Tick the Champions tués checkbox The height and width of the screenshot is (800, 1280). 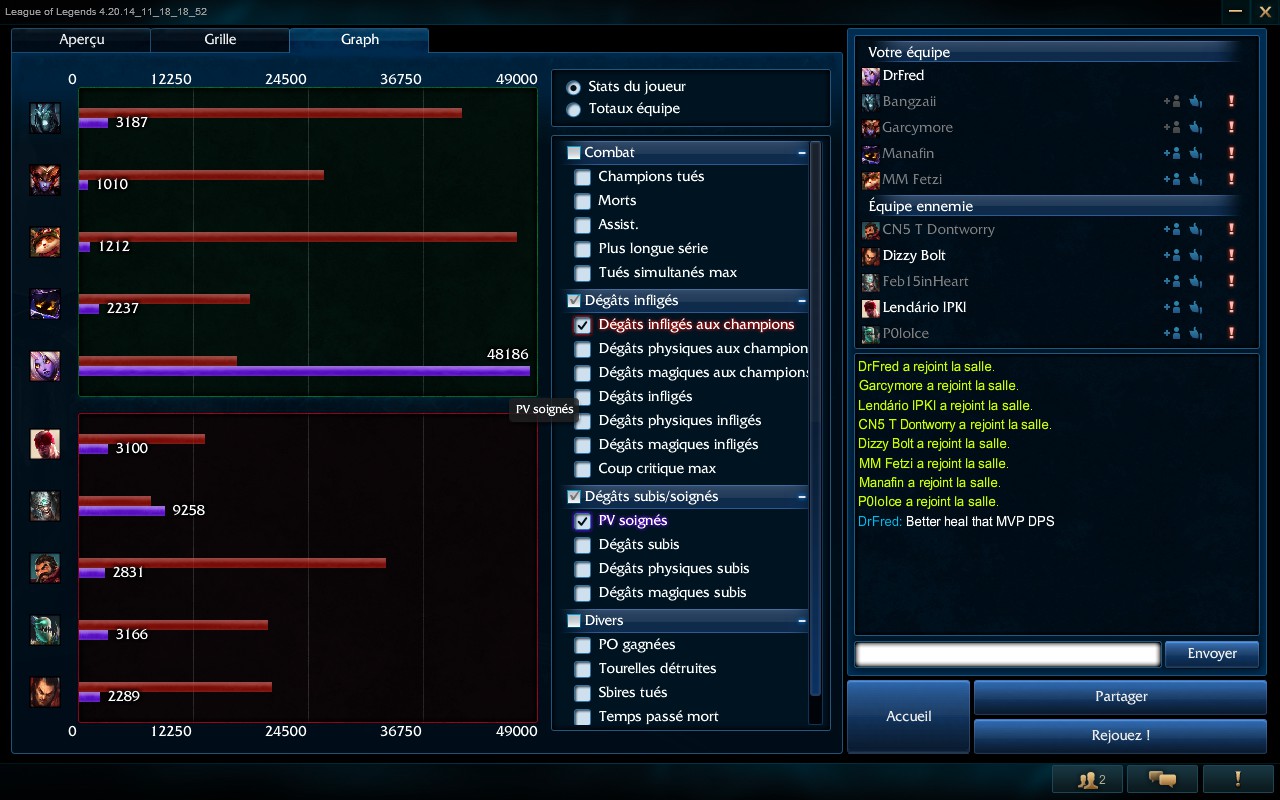coord(582,177)
